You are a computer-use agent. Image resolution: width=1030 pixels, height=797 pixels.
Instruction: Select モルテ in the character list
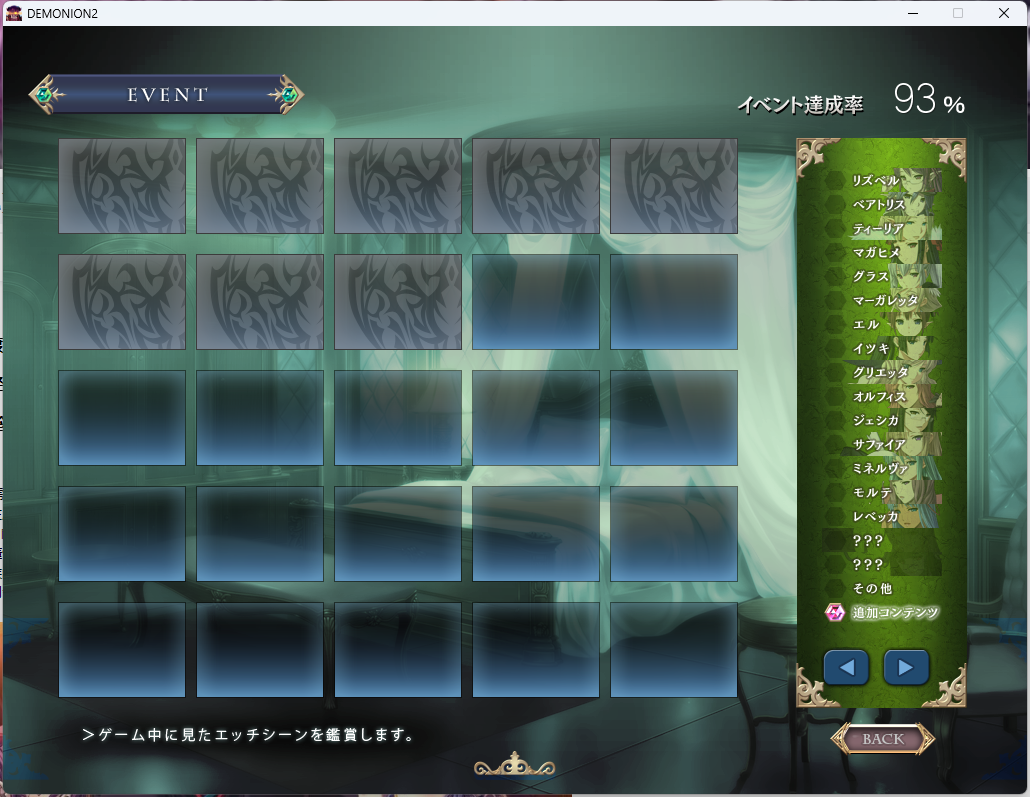click(871, 493)
